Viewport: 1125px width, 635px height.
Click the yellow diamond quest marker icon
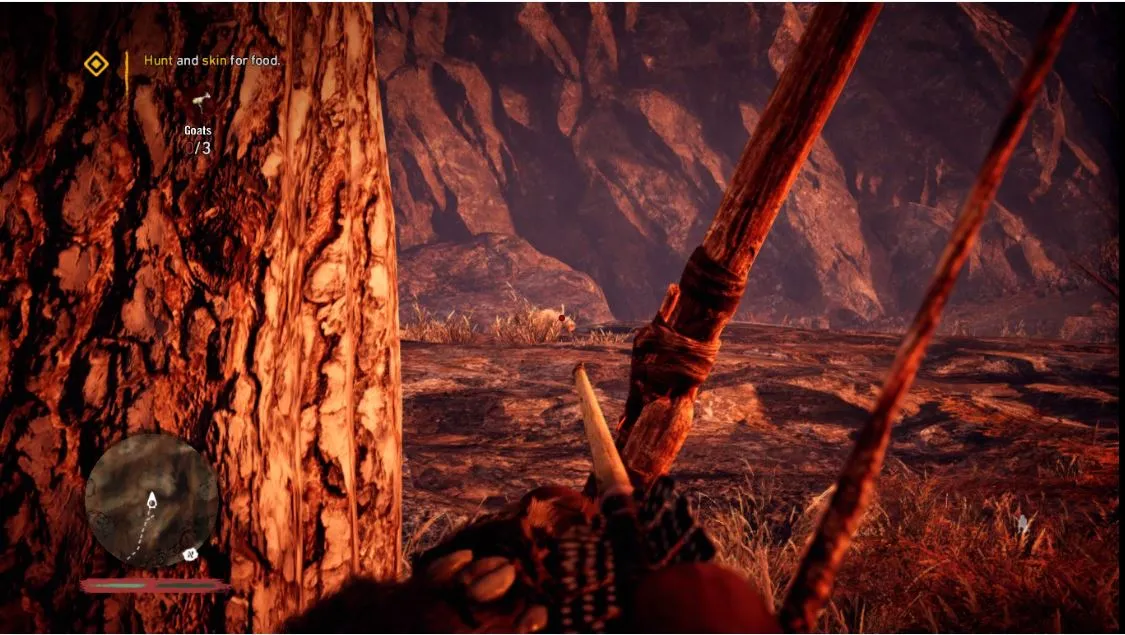point(96,65)
